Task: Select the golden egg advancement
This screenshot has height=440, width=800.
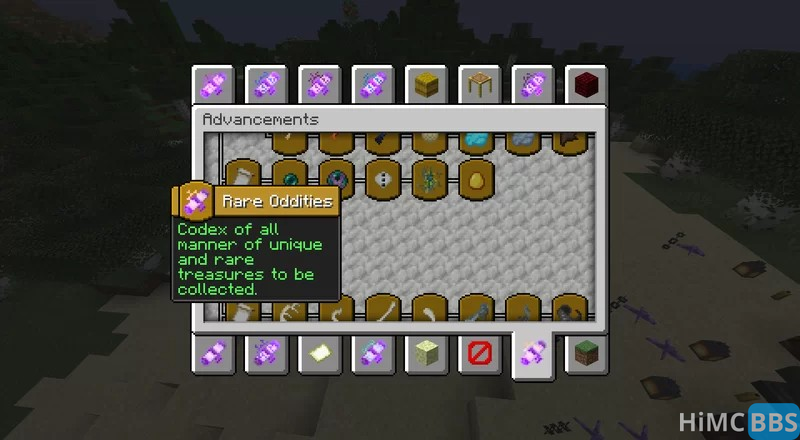Action: 474,178
